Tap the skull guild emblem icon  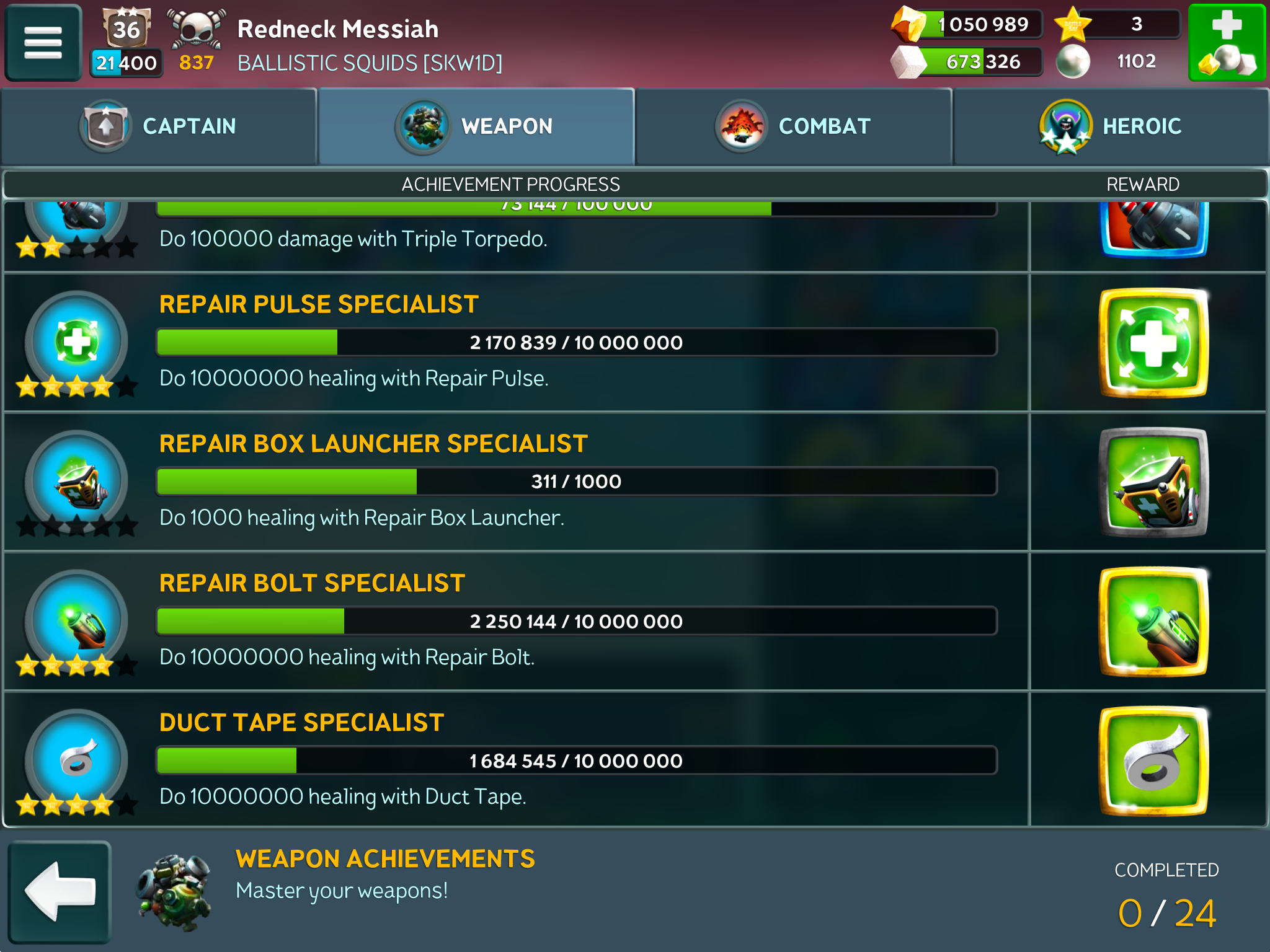(x=197, y=30)
